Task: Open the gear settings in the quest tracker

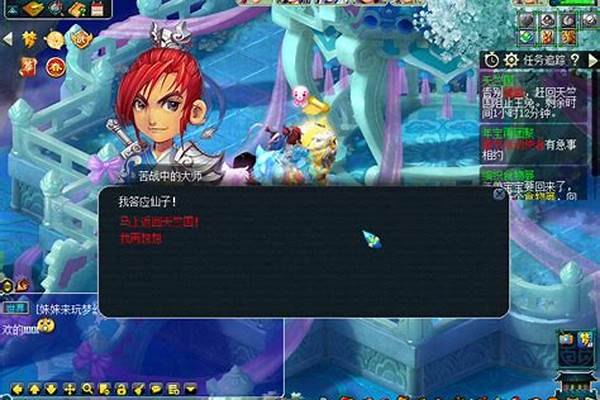Action: 512,60
